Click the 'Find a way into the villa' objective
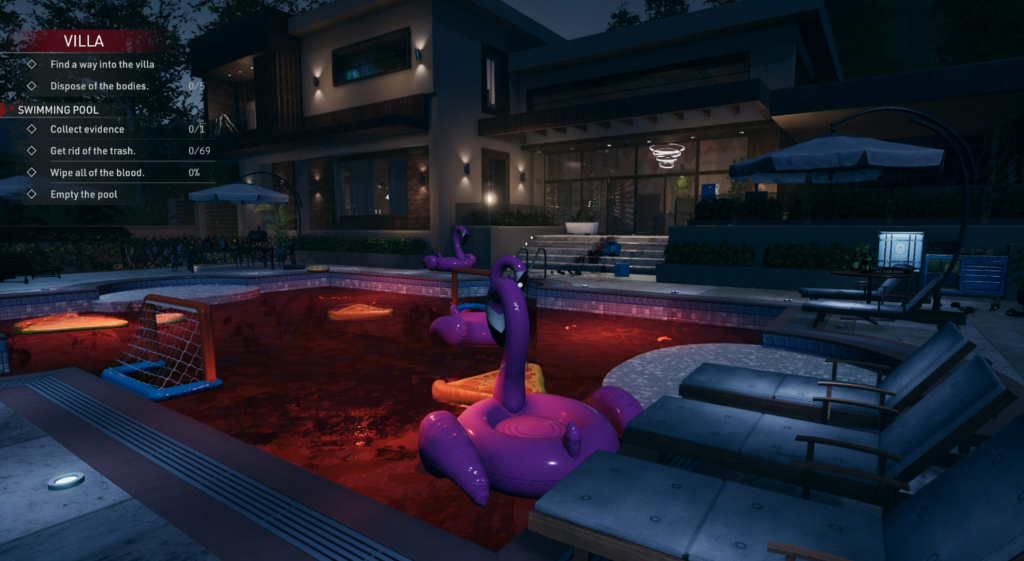This screenshot has height=561, width=1024. (x=102, y=65)
